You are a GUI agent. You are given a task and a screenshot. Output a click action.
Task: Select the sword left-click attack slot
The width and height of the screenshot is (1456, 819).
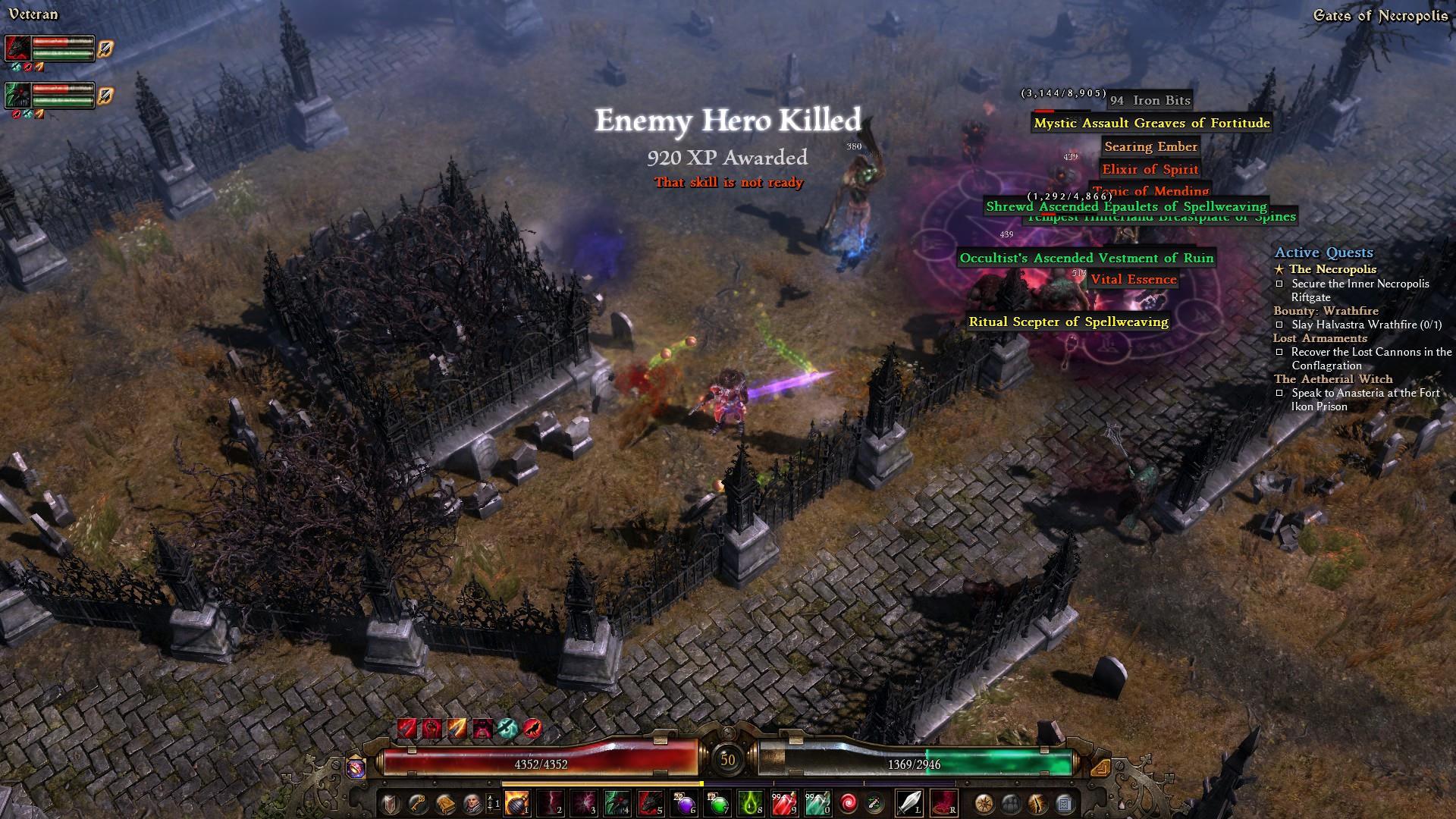click(909, 803)
